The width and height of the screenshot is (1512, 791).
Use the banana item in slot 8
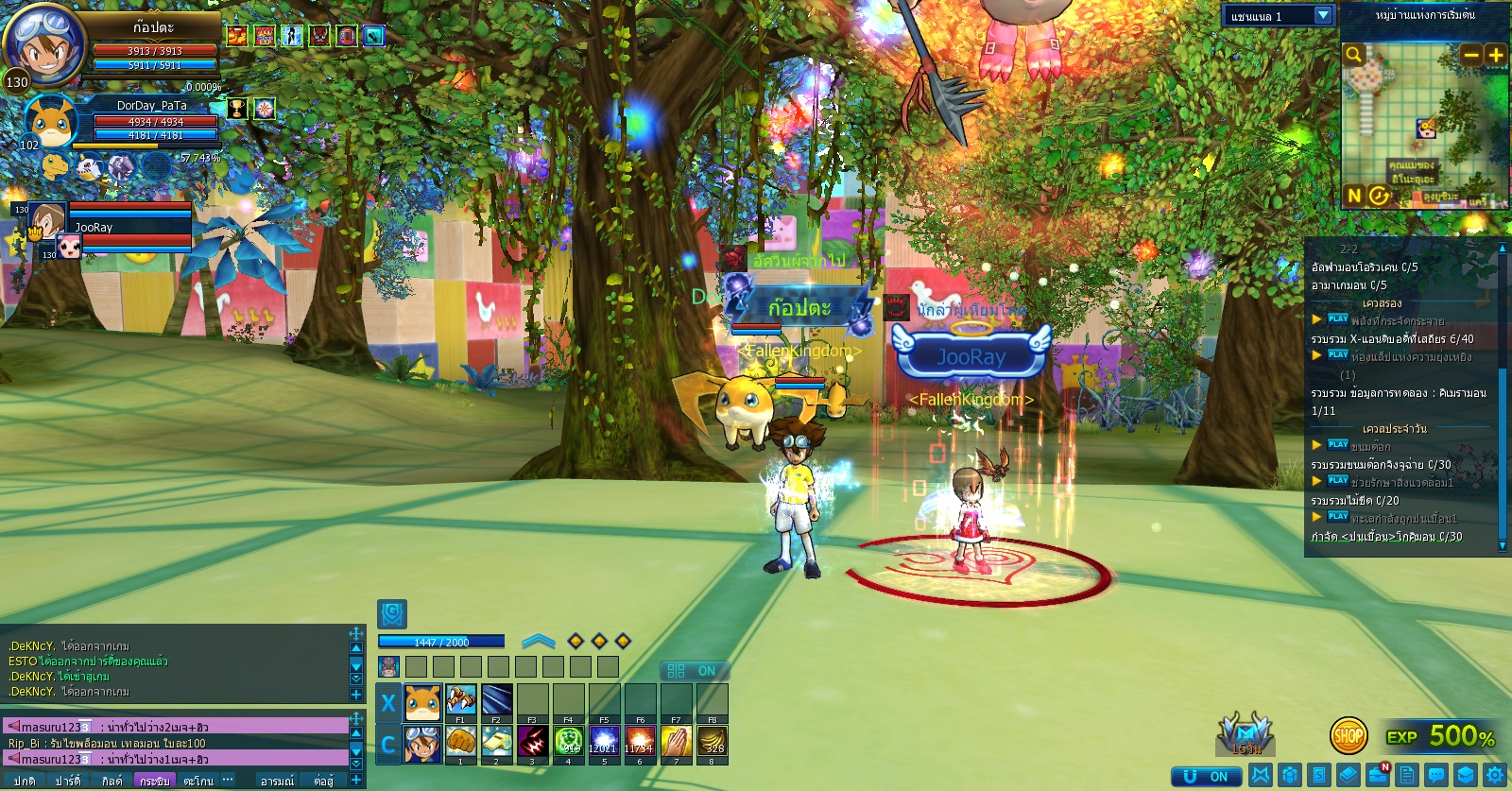point(712,743)
